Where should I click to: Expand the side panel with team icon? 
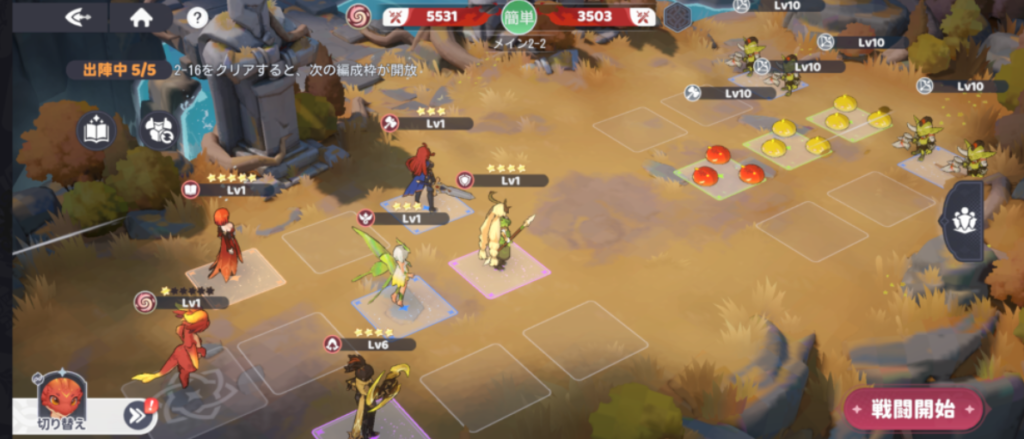(966, 221)
